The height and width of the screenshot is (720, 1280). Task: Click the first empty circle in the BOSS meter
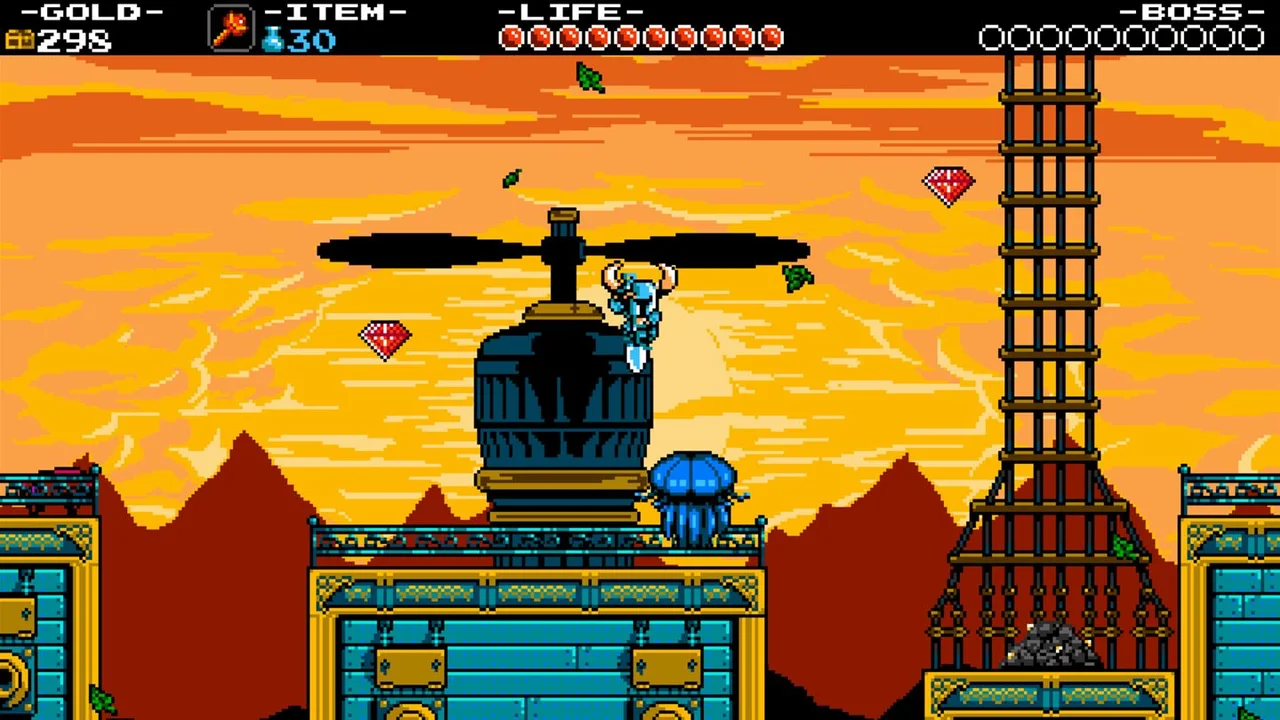(x=993, y=38)
